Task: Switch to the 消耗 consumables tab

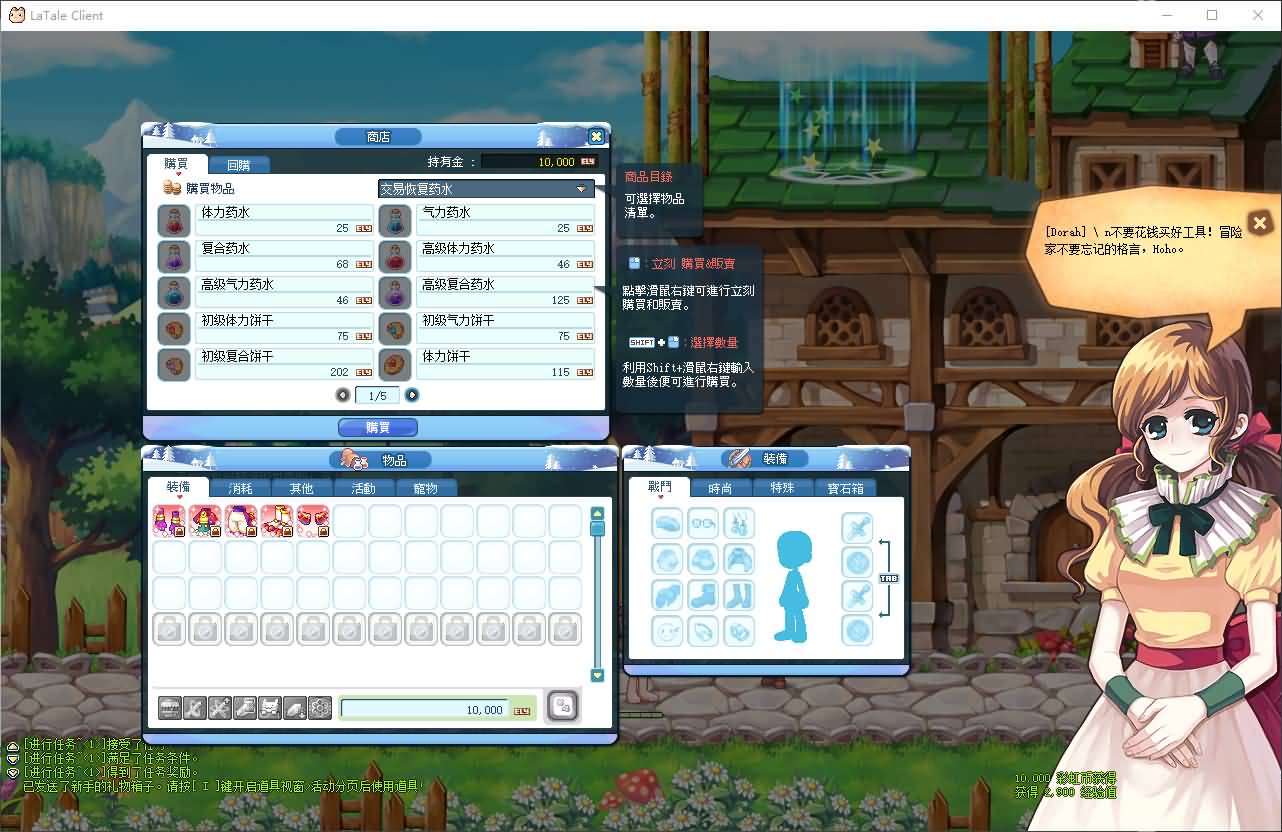Action: (239, 487)
